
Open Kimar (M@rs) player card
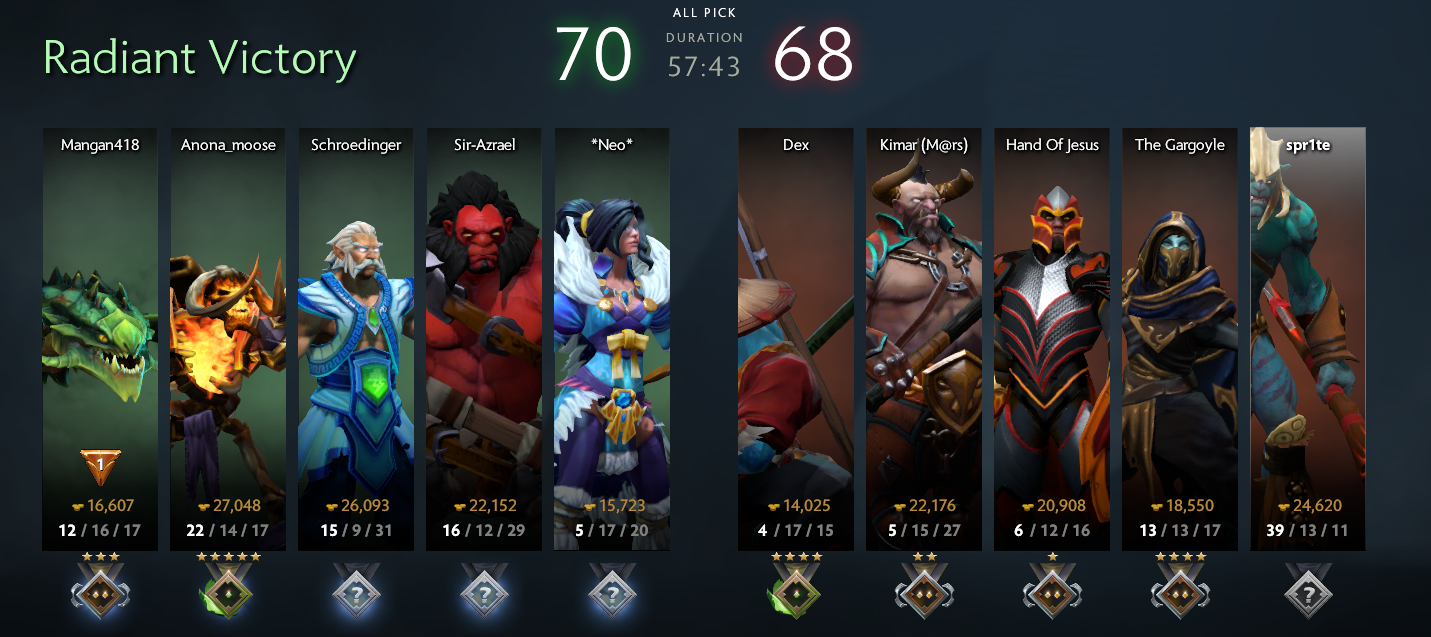(x=923, y=338)
